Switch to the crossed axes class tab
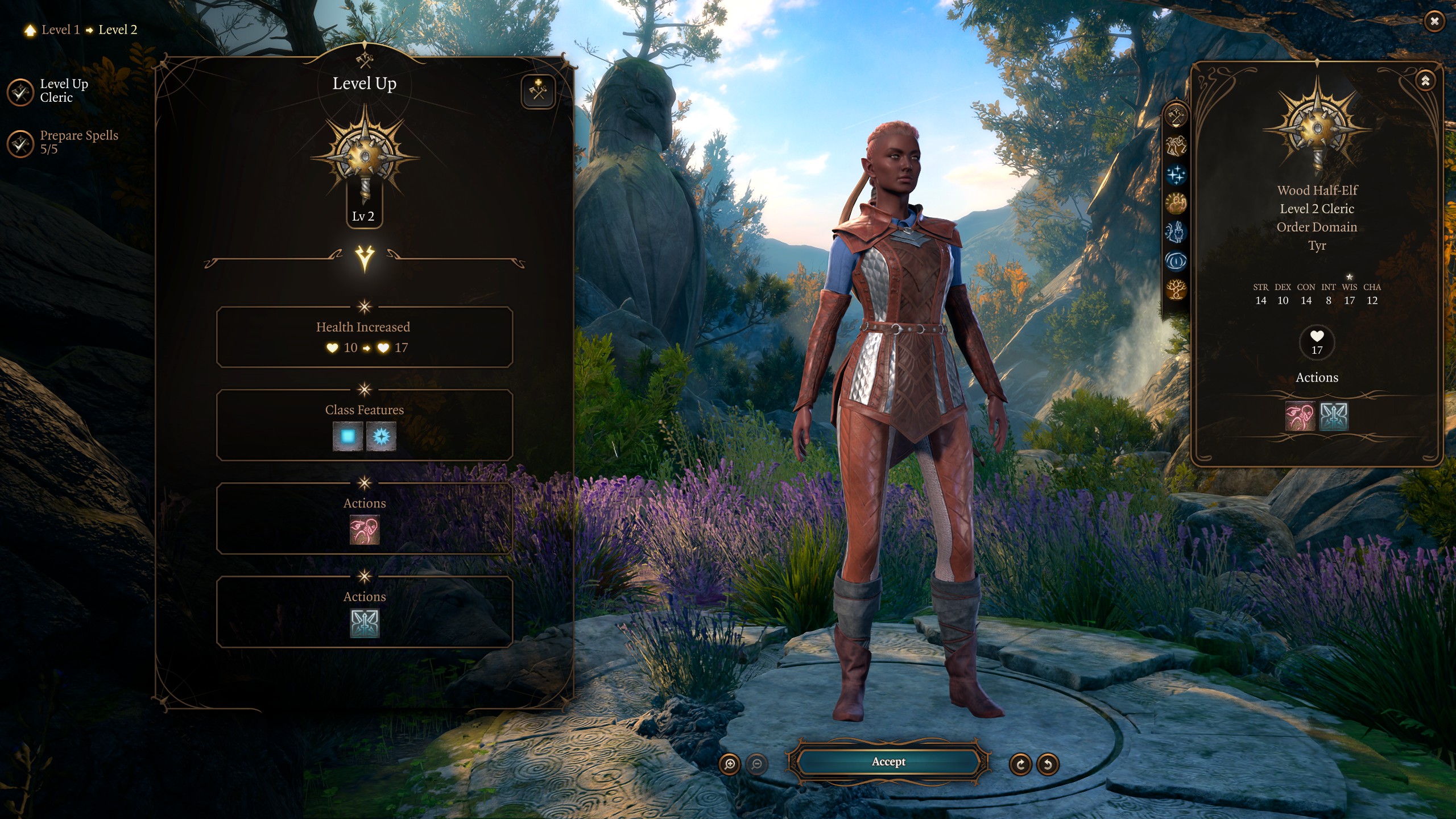 1176,116
